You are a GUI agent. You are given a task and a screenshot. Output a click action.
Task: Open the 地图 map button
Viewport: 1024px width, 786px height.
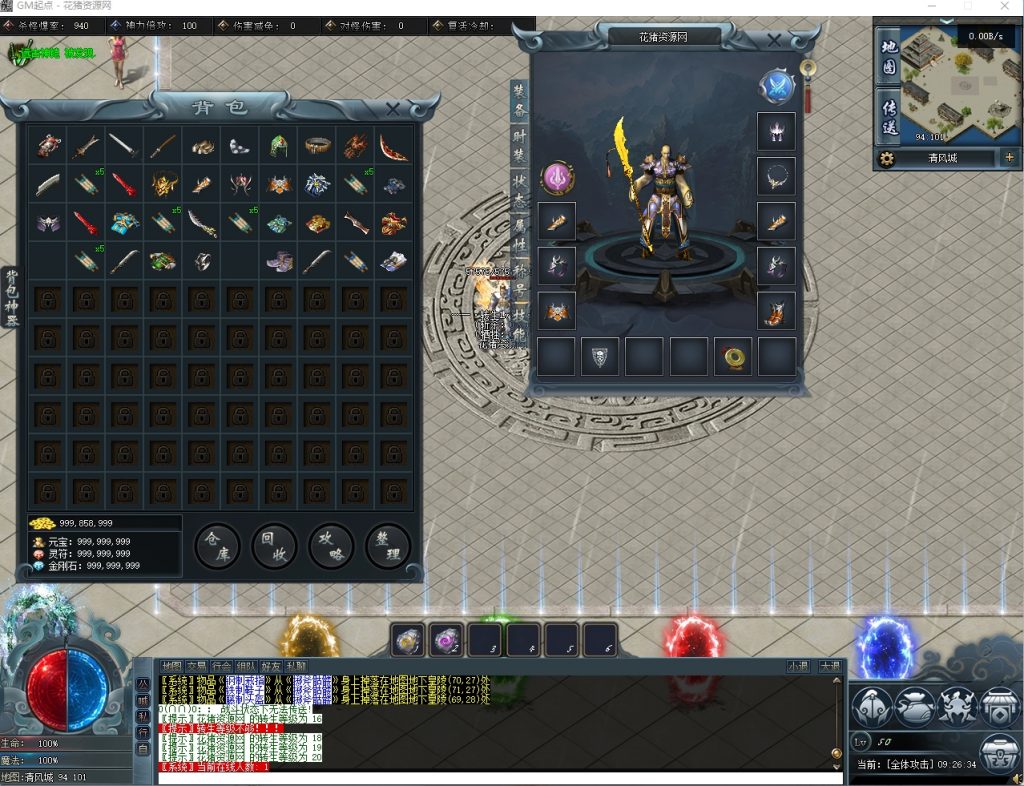point(888,56)
